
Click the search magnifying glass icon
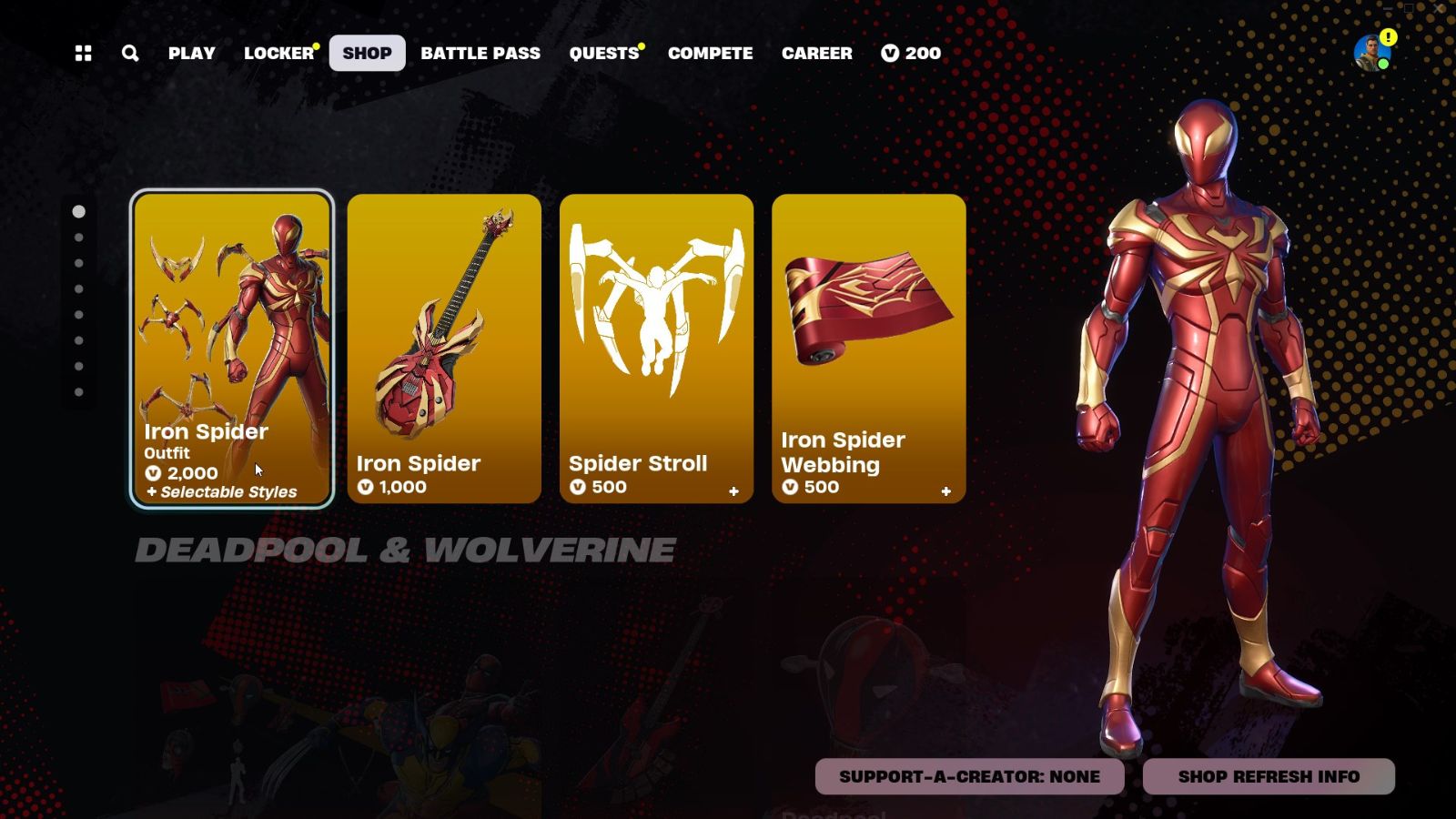click(129, 54)
